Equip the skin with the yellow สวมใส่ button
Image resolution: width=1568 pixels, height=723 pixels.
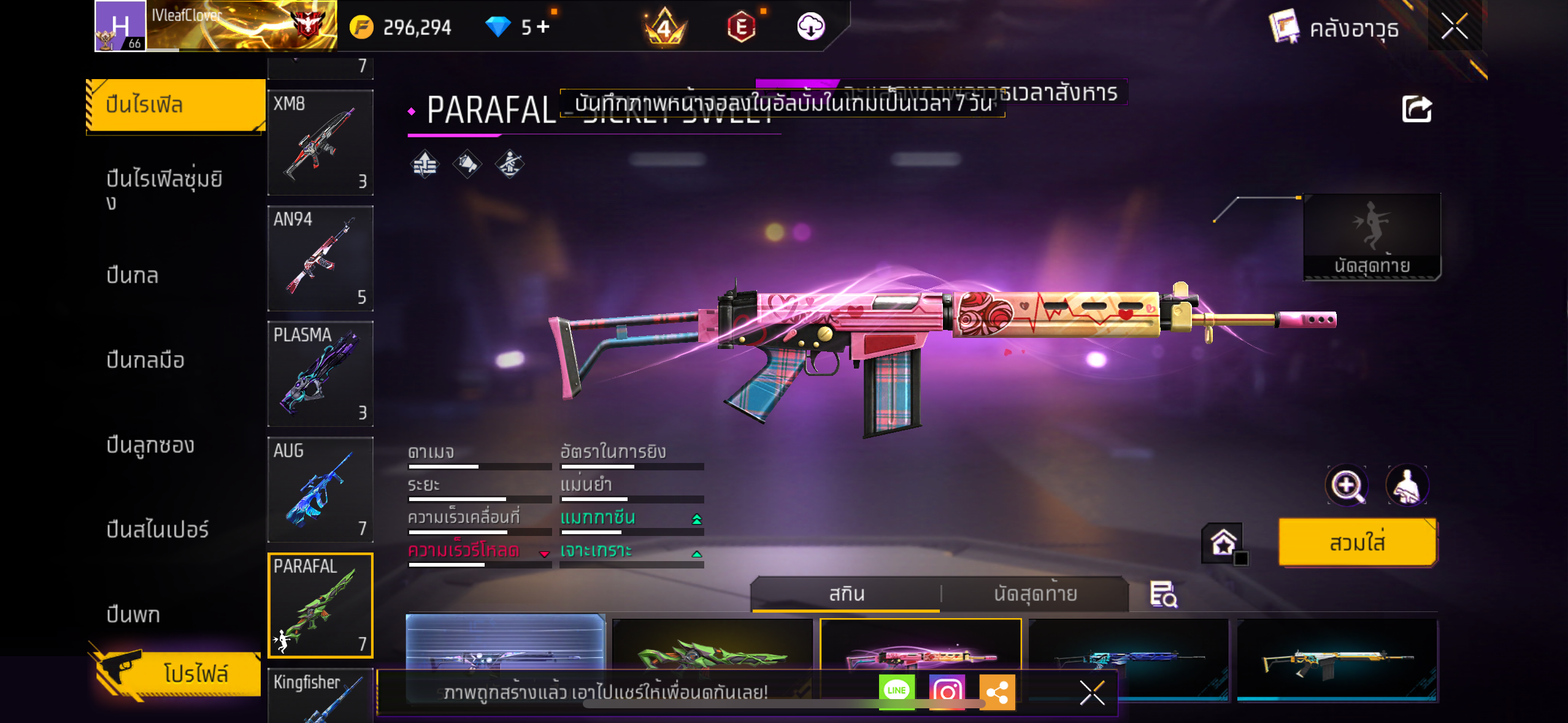coord(1357,543)
